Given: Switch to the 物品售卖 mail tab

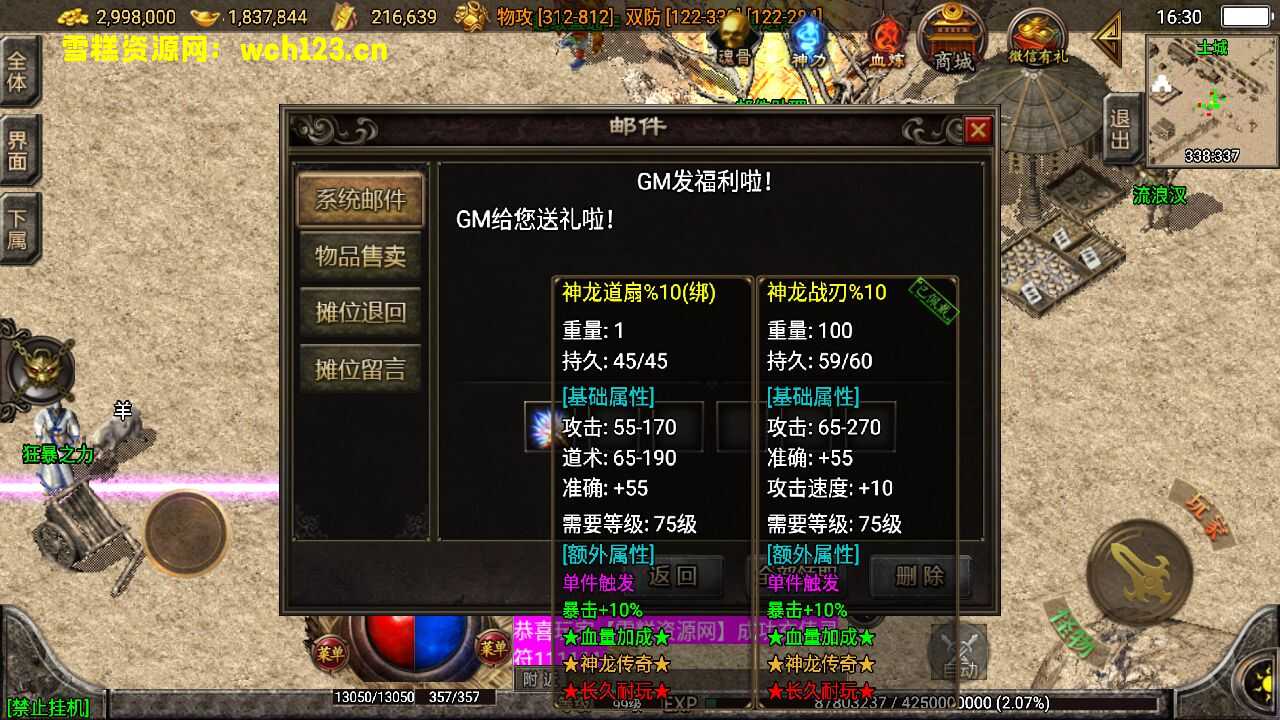Looking at the screenshot, I should pos(360,256).
